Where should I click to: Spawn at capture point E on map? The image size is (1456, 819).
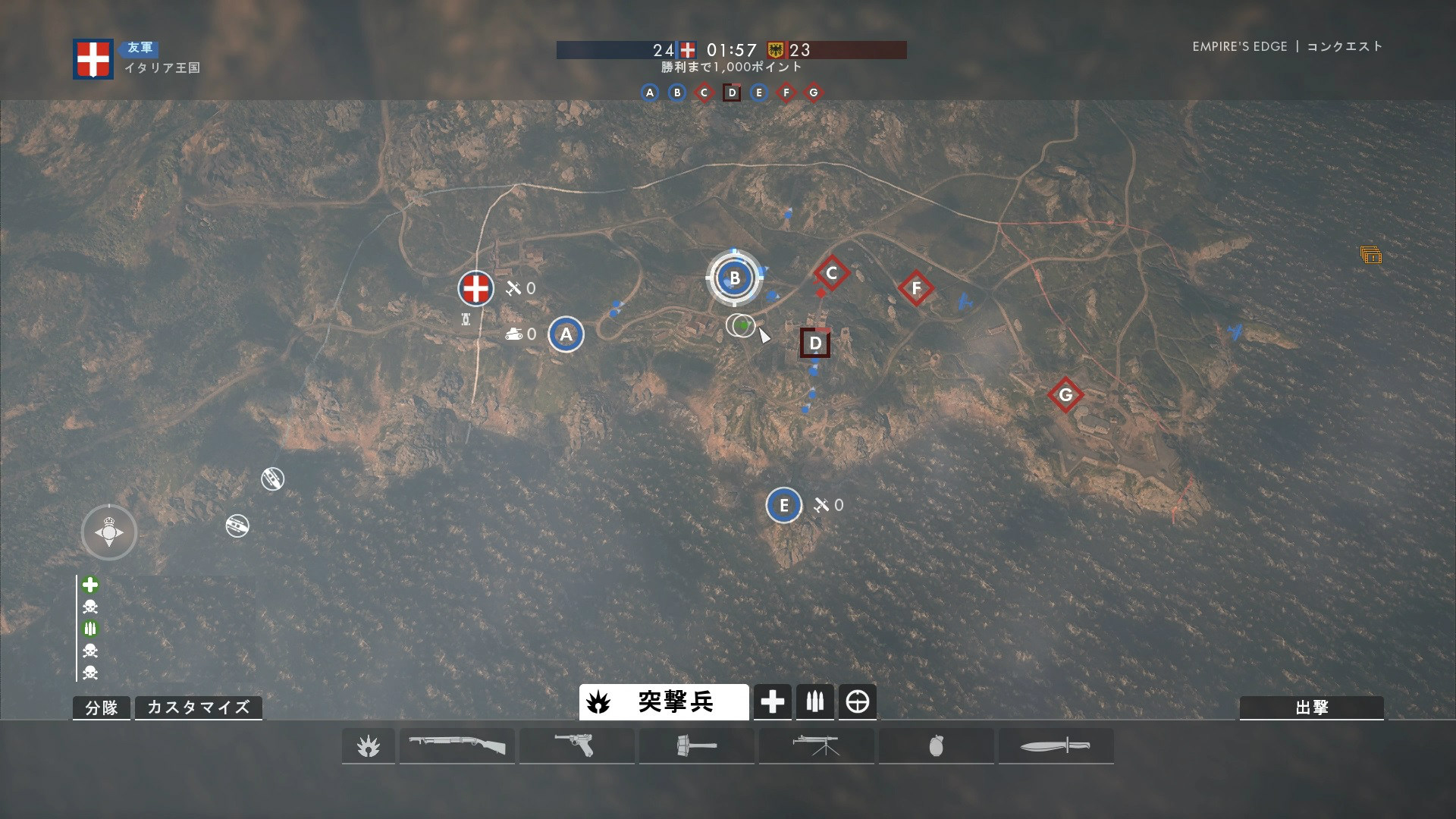(783, 505)
